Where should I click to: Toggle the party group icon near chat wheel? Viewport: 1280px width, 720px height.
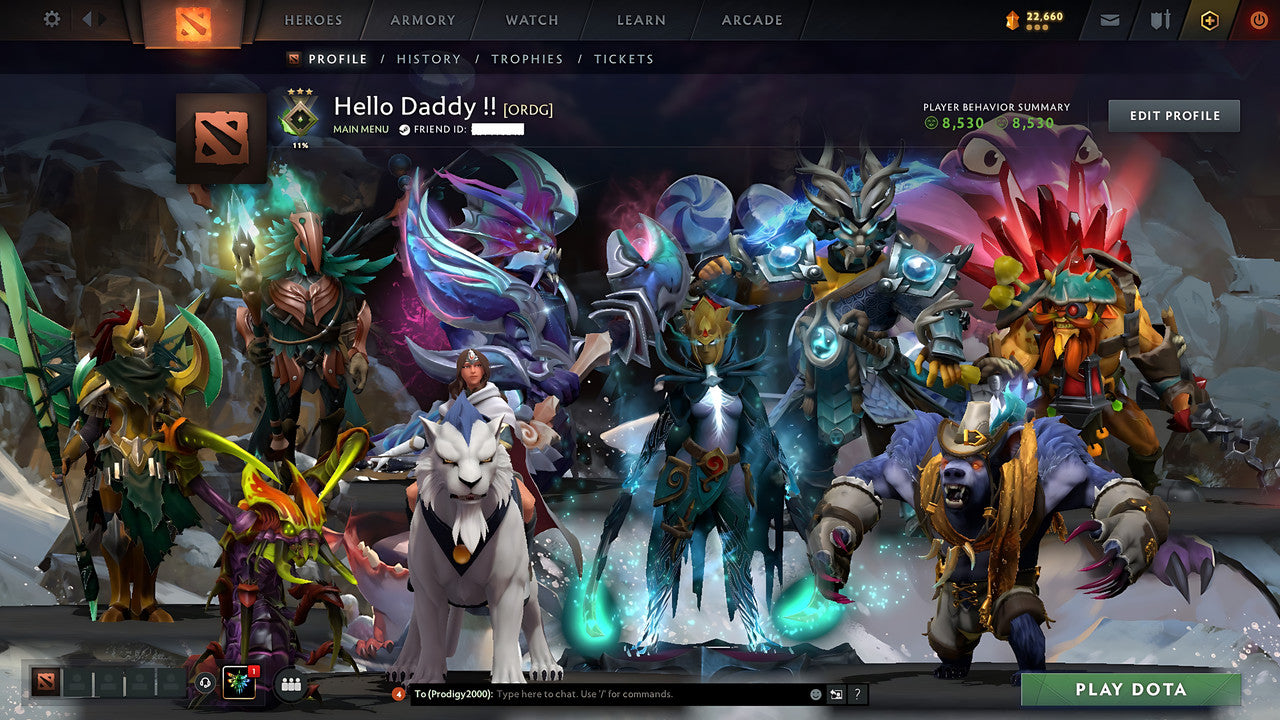[x=289, y=683]
